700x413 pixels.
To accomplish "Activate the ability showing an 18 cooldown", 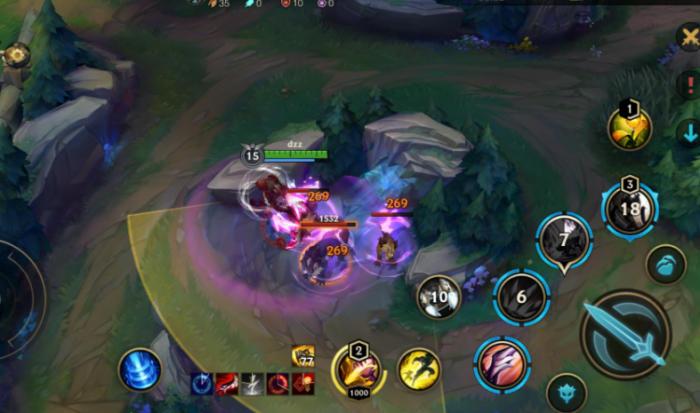I will 629,209.
